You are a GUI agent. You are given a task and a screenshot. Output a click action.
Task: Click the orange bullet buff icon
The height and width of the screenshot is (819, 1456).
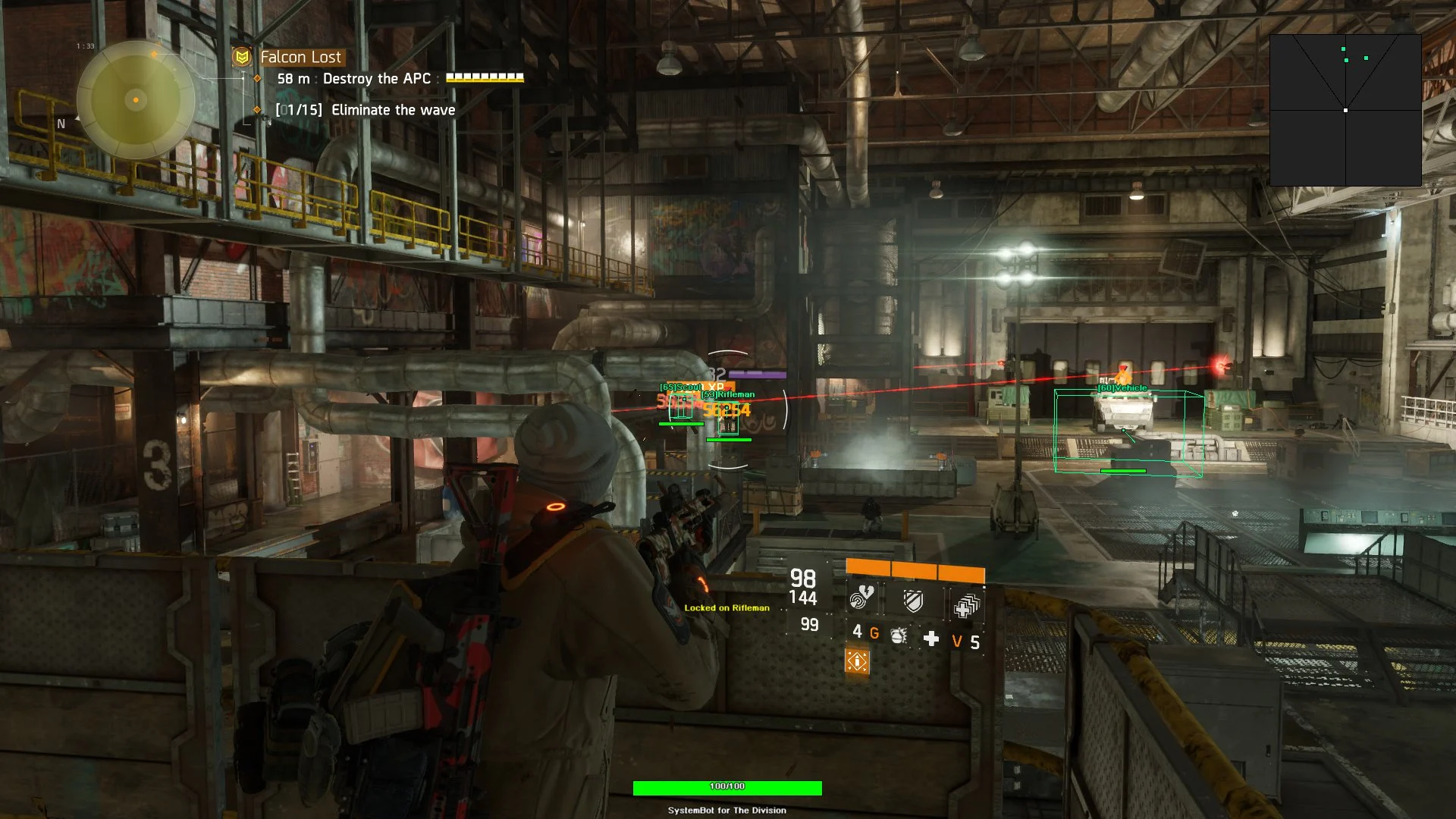[857, 661]
